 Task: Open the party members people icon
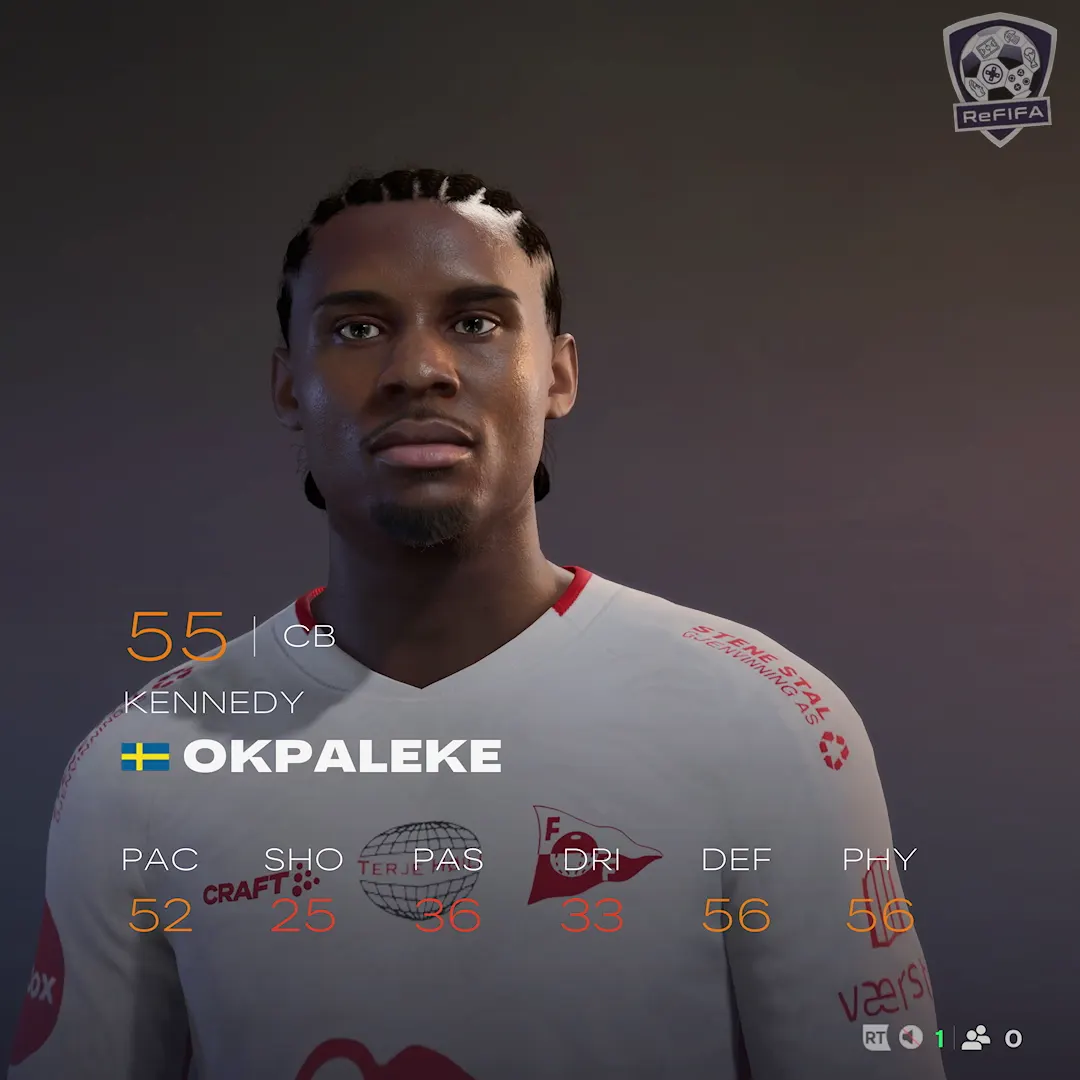(x=975, y=1038)
